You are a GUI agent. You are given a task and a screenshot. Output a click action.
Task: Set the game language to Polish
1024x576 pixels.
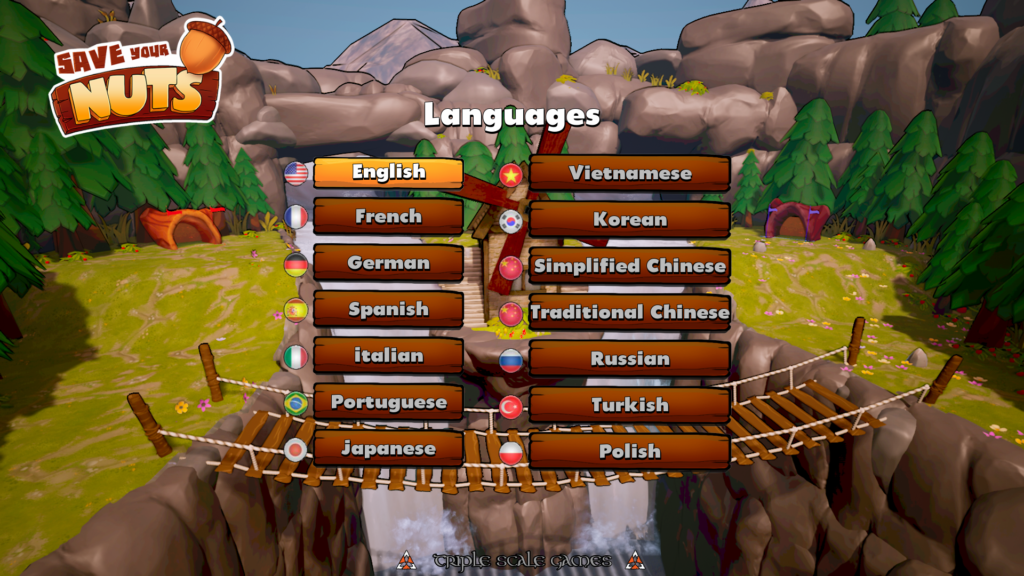point(629,451)
